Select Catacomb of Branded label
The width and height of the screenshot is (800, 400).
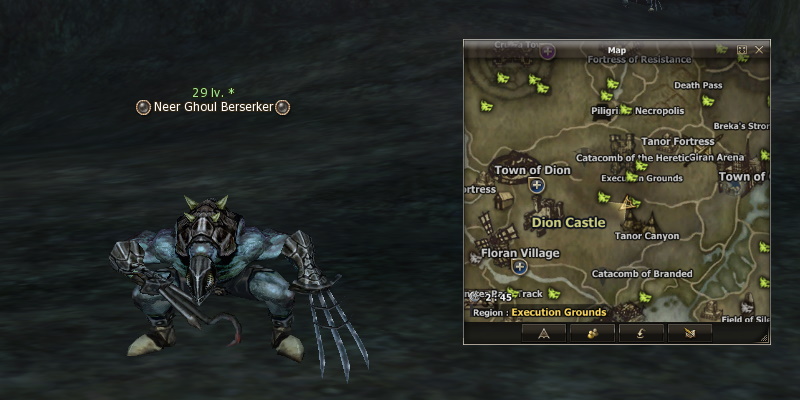pos(642,273)
